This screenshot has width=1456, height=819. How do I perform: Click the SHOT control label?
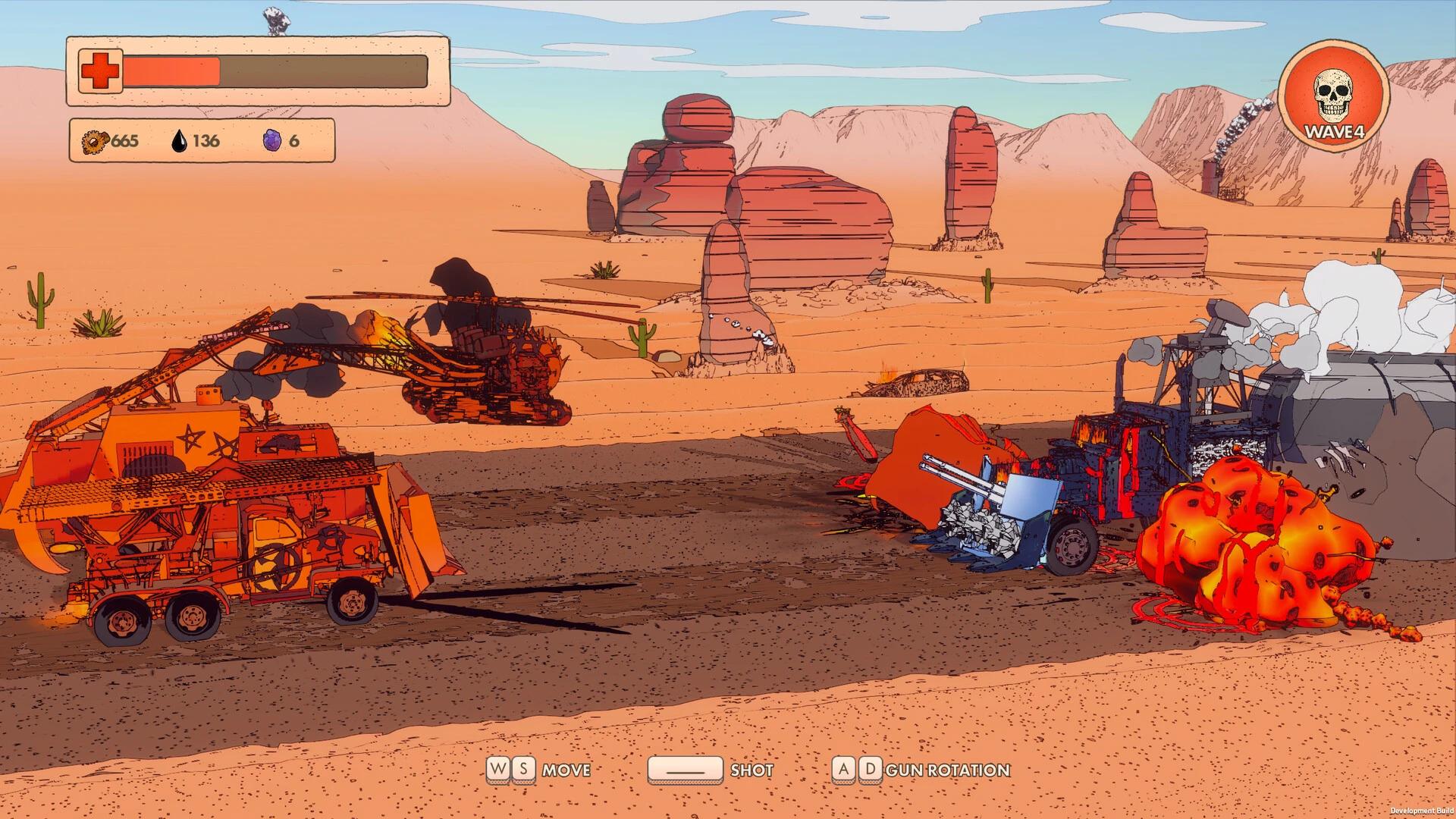[752, 770]
